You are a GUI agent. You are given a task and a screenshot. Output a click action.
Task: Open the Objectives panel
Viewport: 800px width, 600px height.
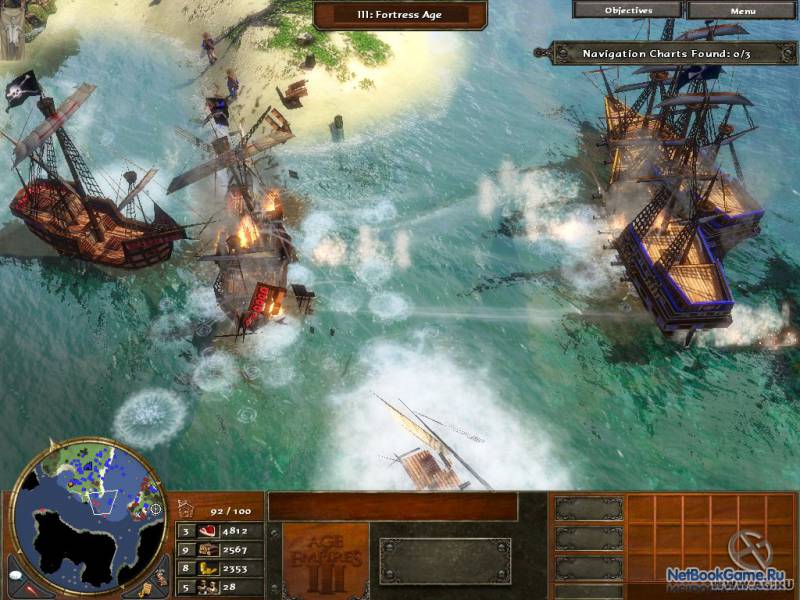[628, 10]
